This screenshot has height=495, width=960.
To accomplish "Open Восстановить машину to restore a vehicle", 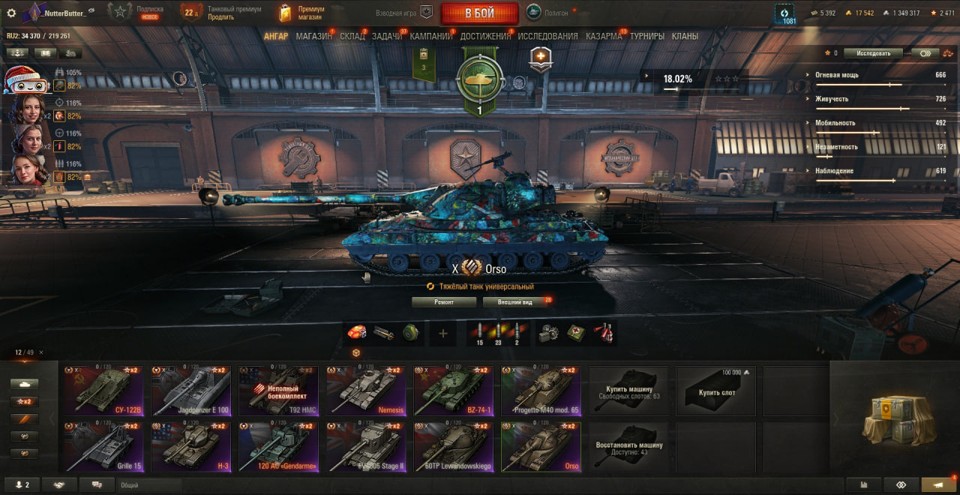I will 628,445.
